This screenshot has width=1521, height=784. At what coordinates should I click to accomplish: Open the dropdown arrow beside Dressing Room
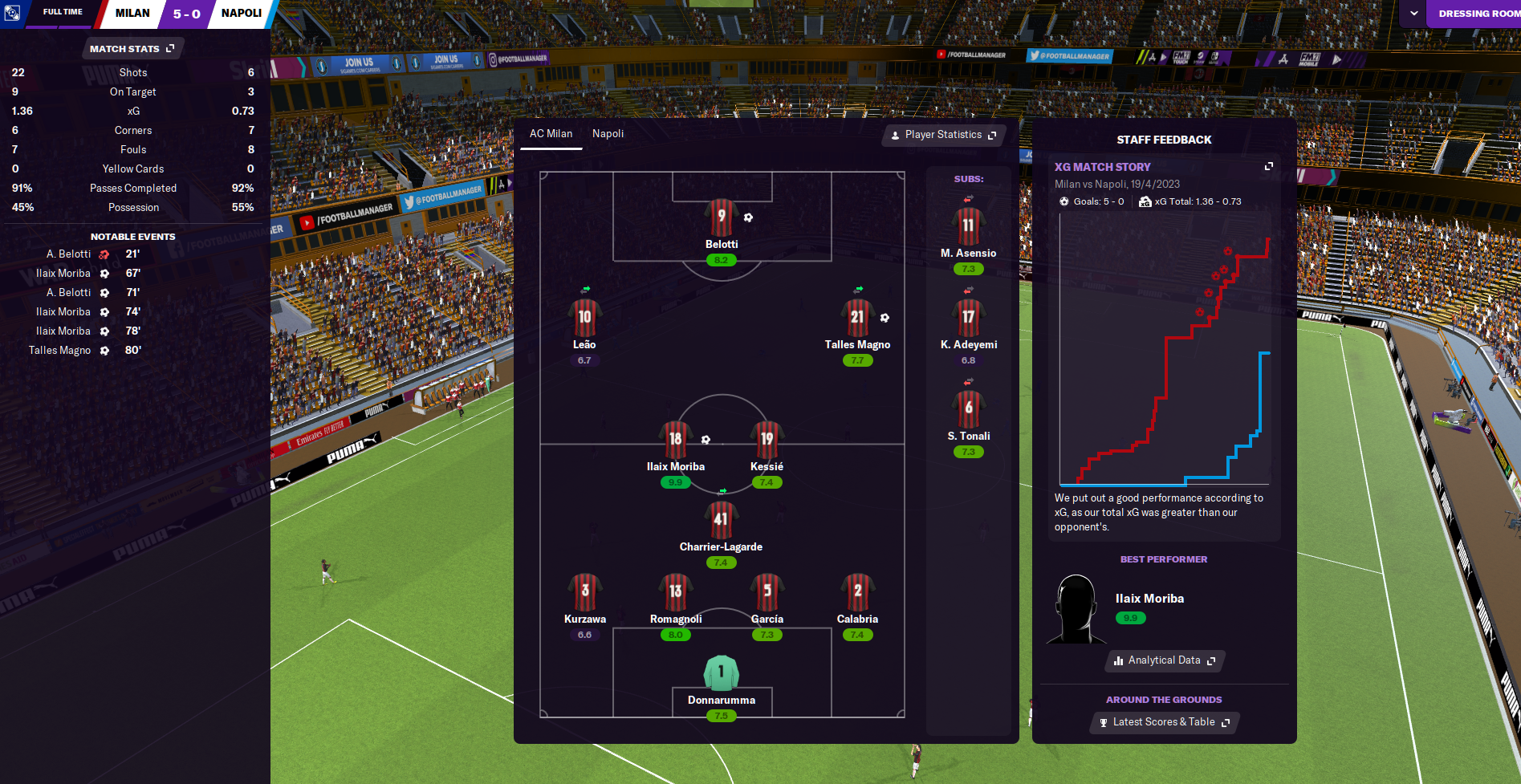(1413, 14)
